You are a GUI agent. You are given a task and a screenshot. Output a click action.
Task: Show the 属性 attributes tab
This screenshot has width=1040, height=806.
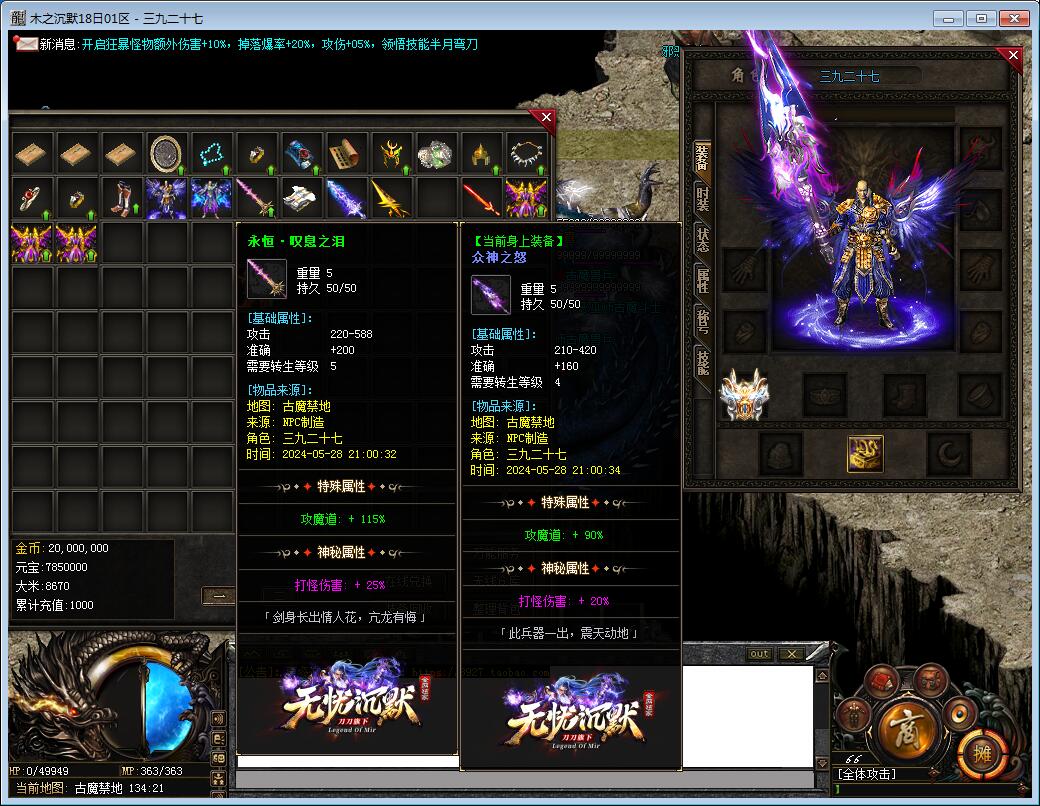point(703,282)
